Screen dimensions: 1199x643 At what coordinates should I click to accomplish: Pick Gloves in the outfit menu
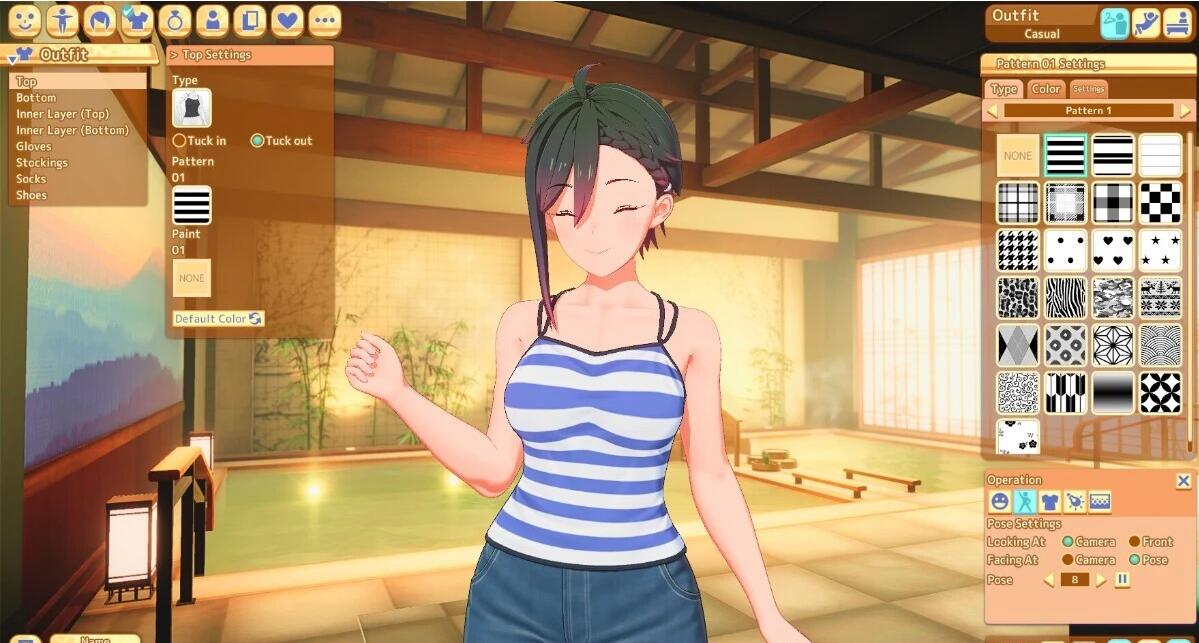34,147
